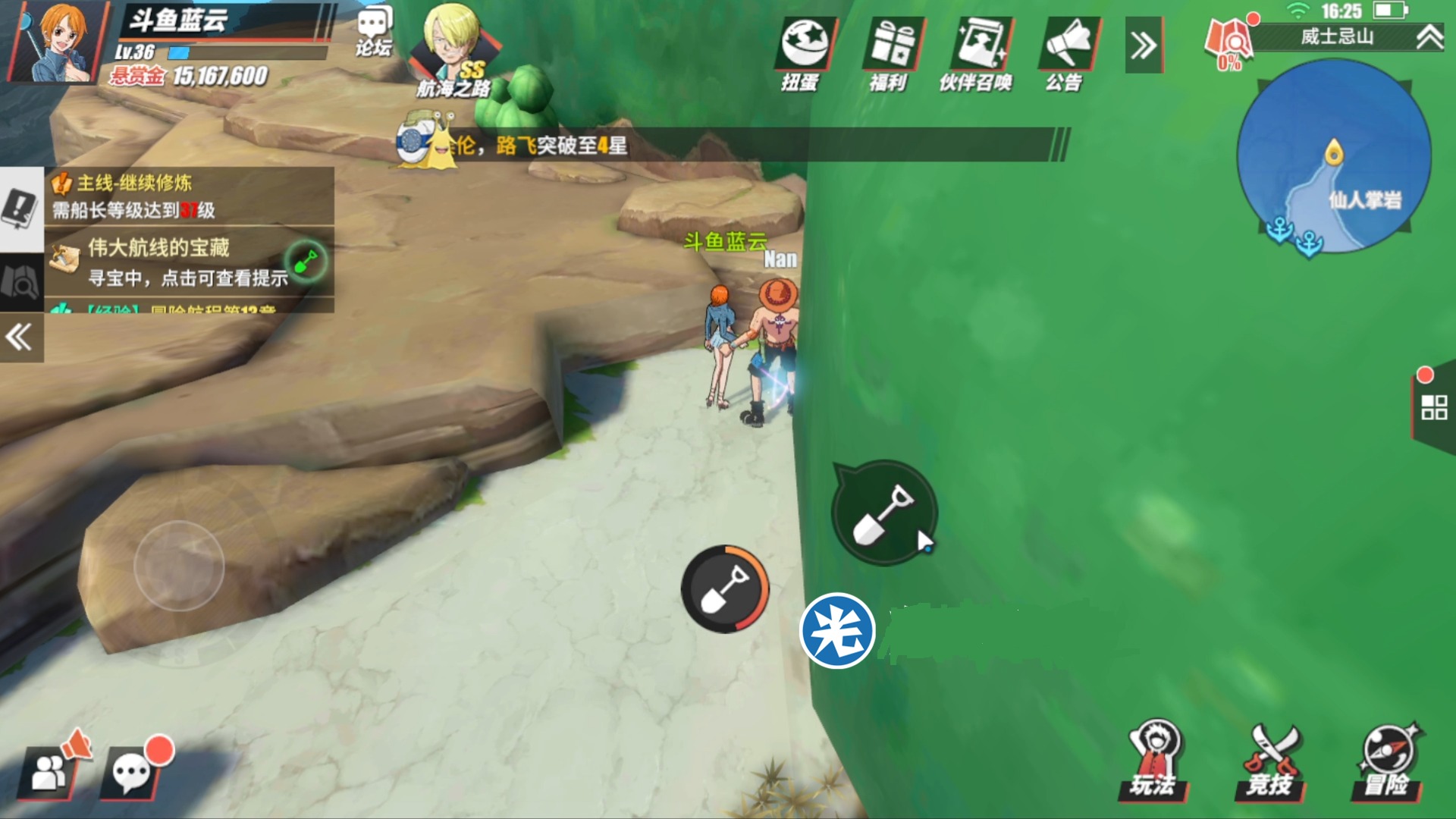
Task: Expand the top icon row arrow
Action: click(1144, 45)
